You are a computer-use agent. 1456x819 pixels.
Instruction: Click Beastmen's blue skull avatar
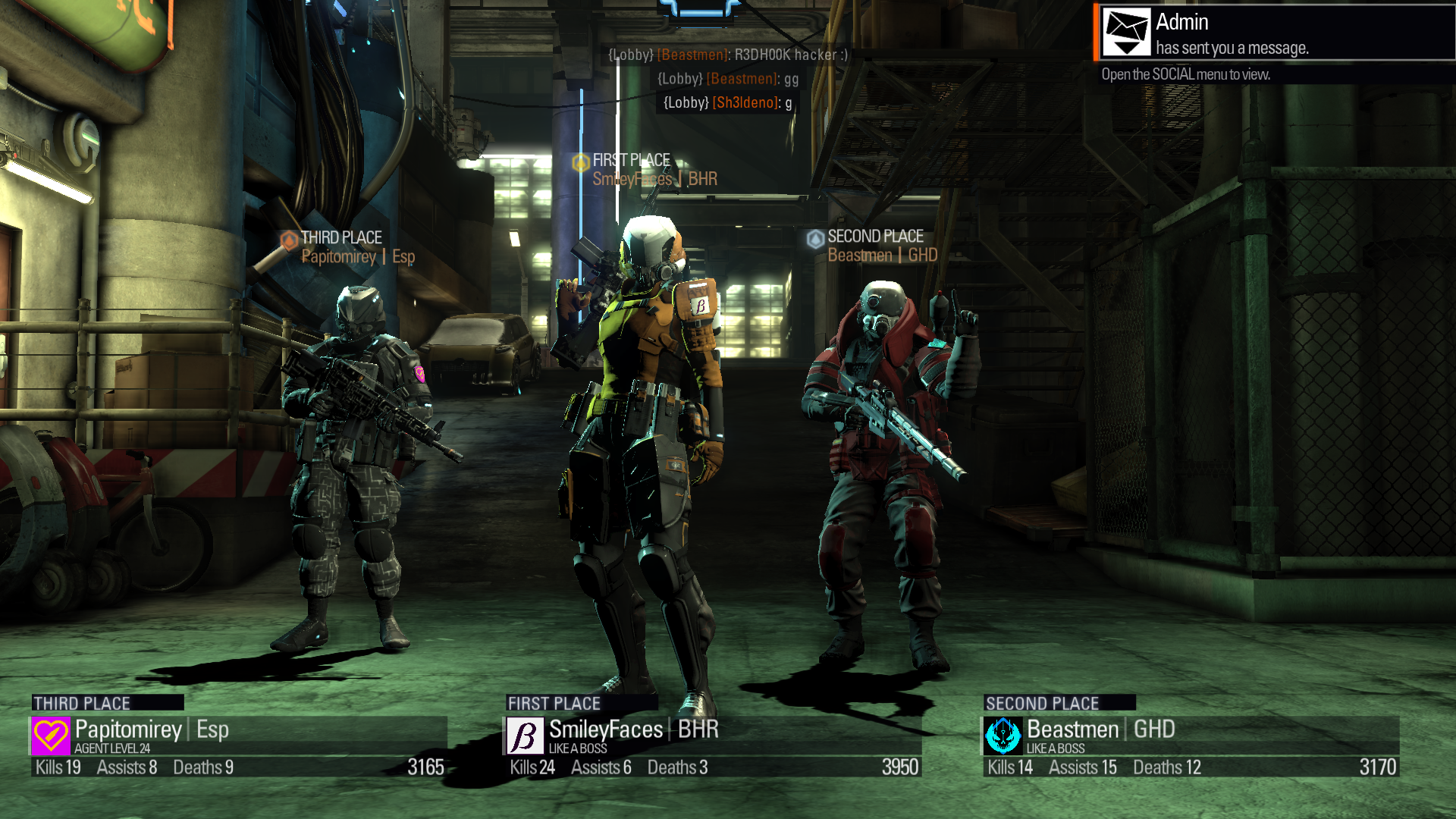pyautogui.click(x=1003, y=736)
